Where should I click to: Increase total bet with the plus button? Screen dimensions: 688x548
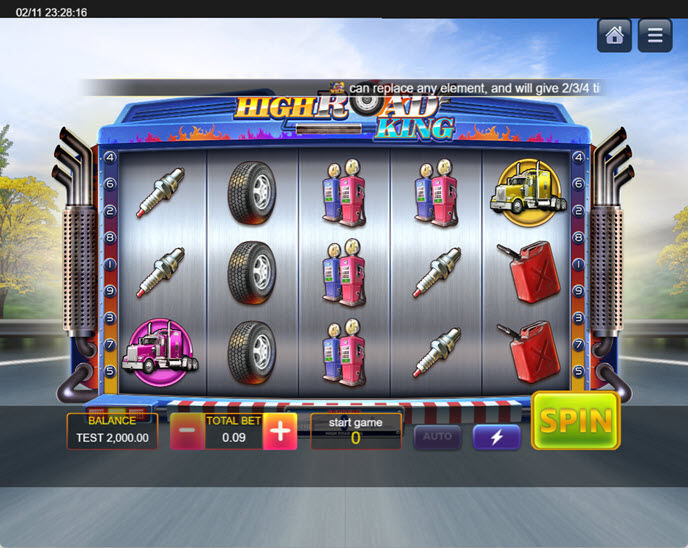coord(280,432)
